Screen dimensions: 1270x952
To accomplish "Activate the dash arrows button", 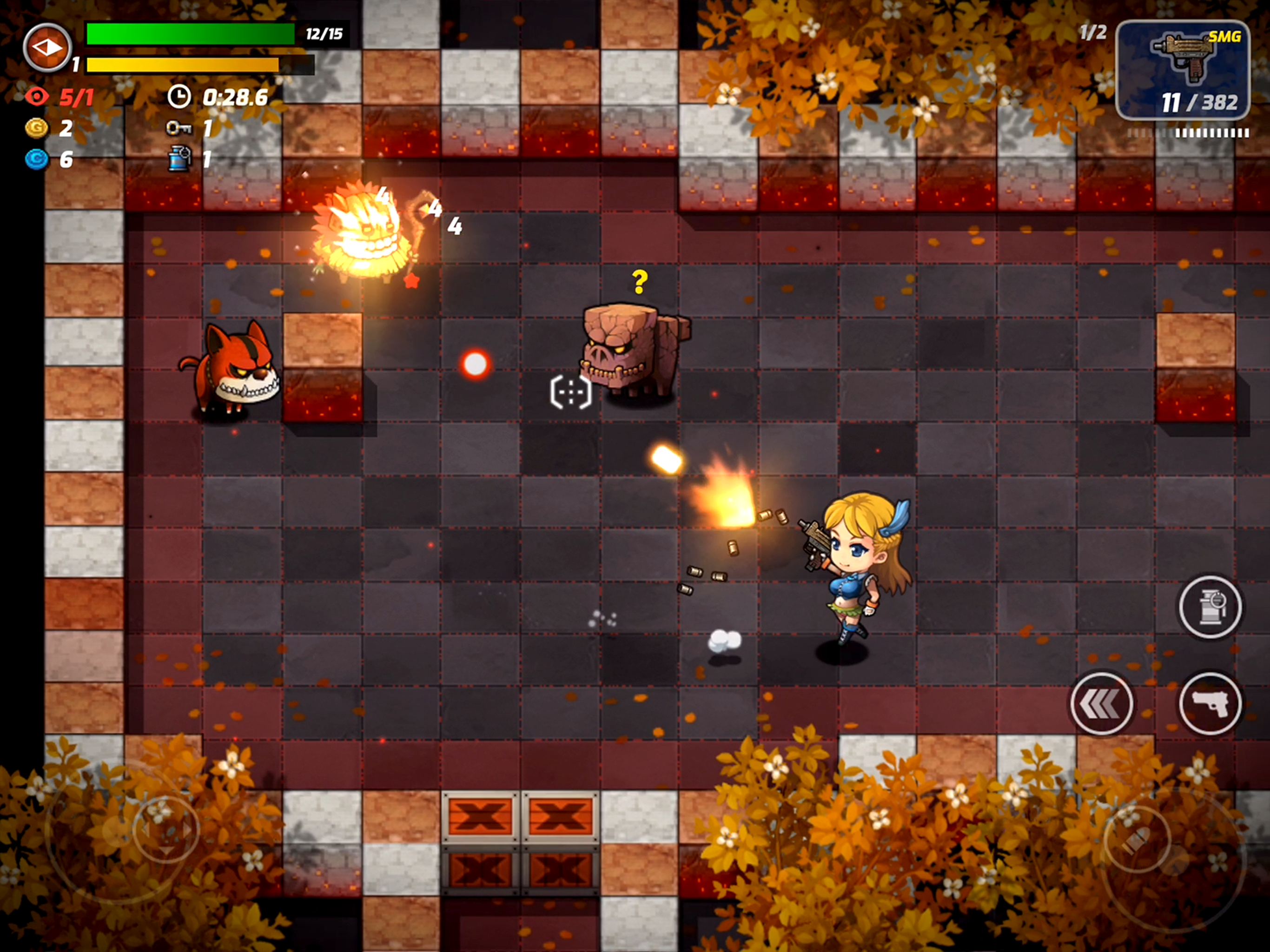I will pyautogui.click(x=1101, y=703).
